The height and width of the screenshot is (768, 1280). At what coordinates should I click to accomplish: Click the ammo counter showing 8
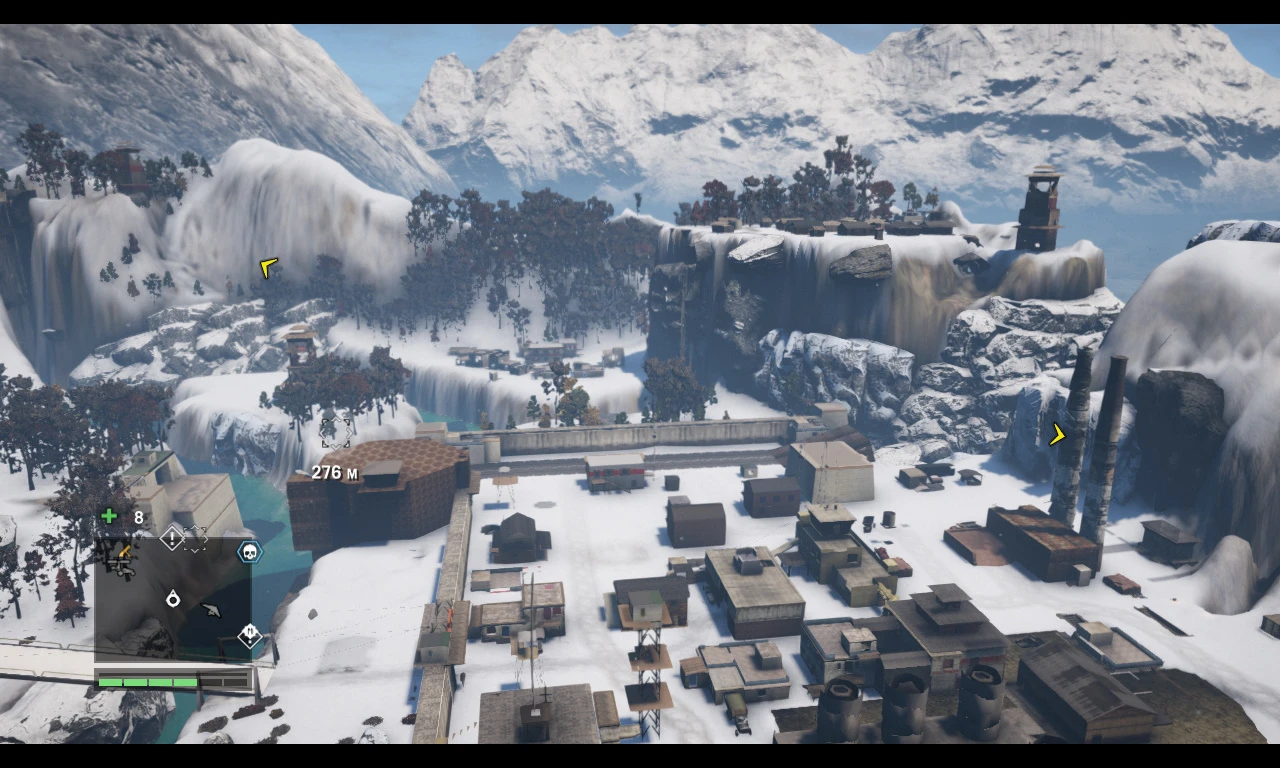(138, 517)
